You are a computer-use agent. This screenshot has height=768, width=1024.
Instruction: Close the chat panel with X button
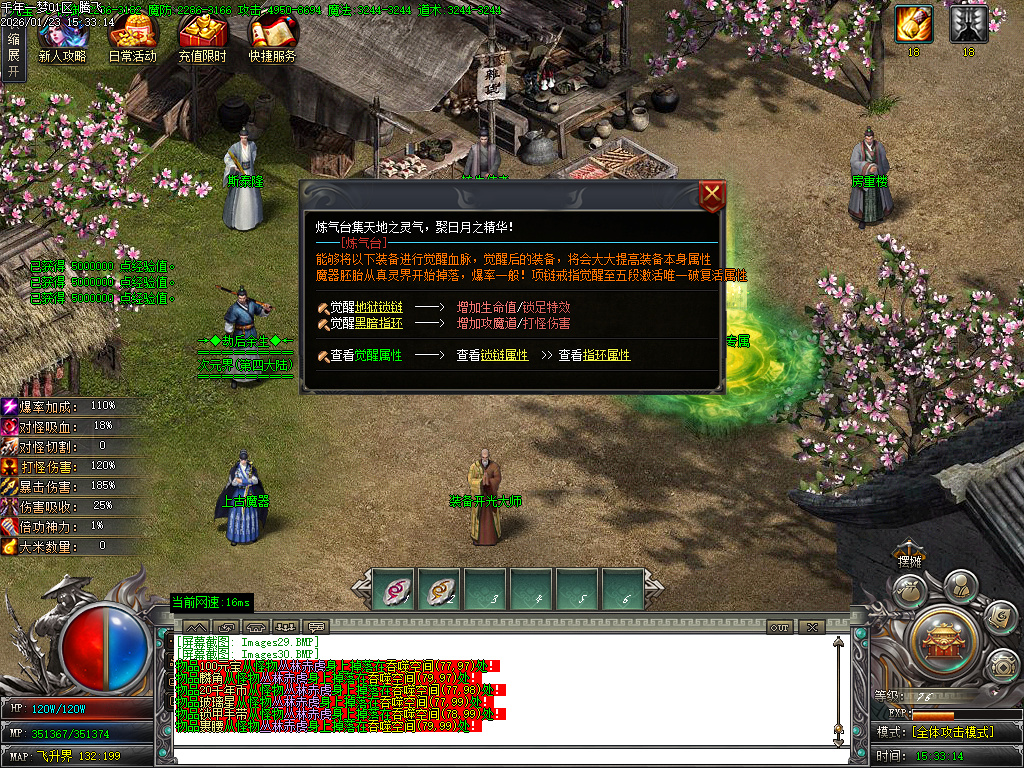point(812,627)
